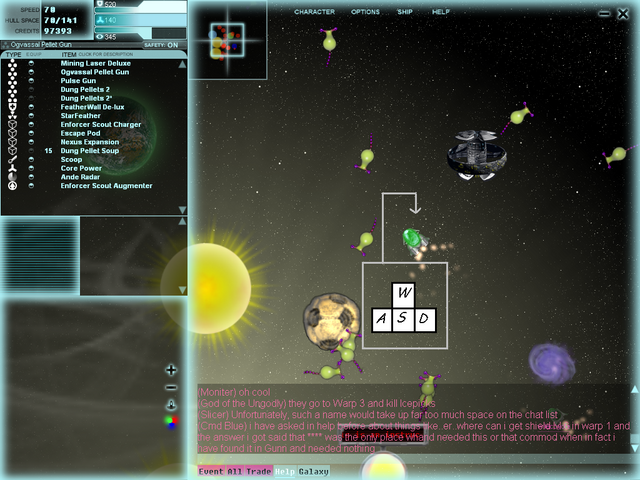Zoom out with the minus button
Image resolution: width=640 pixels, height=480 pixels.
point(171,387)
